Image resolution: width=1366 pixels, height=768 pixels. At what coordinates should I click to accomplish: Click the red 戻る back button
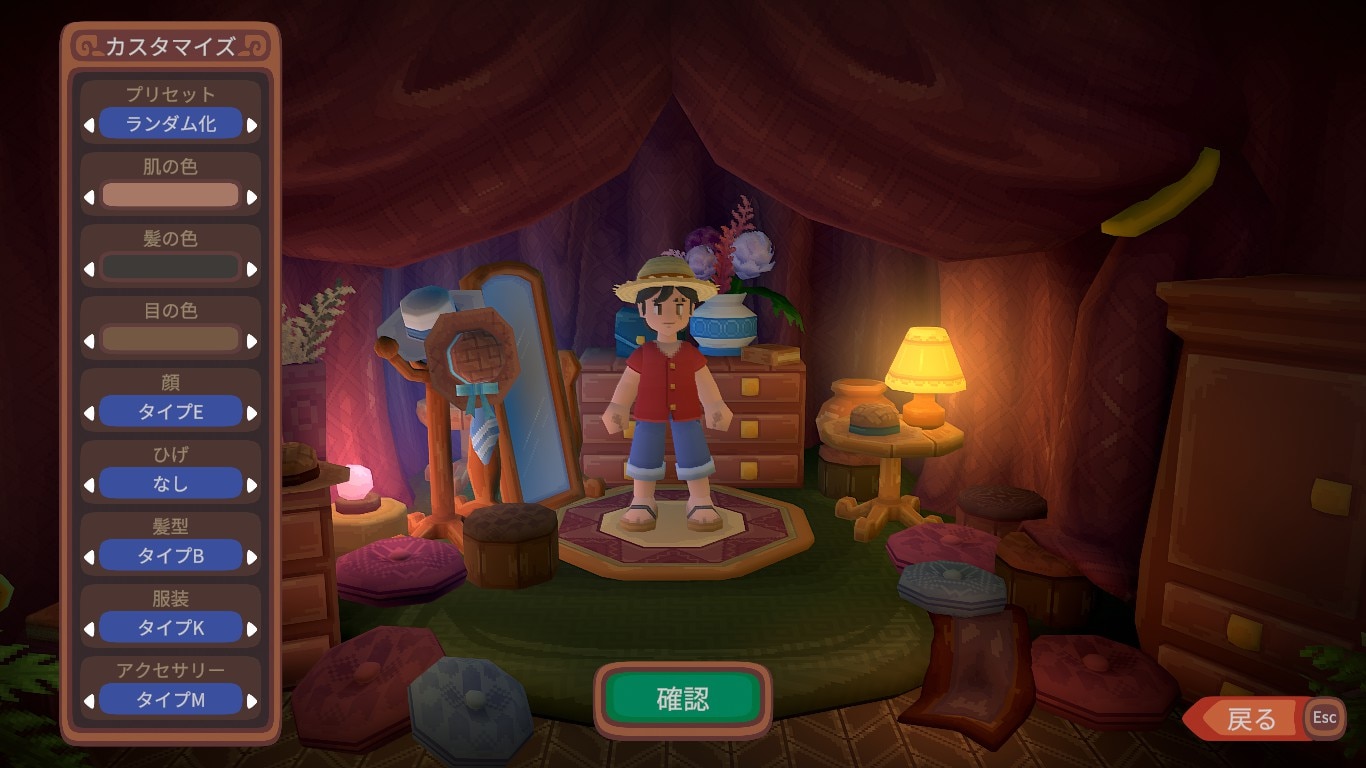[x=1253, y=718]
